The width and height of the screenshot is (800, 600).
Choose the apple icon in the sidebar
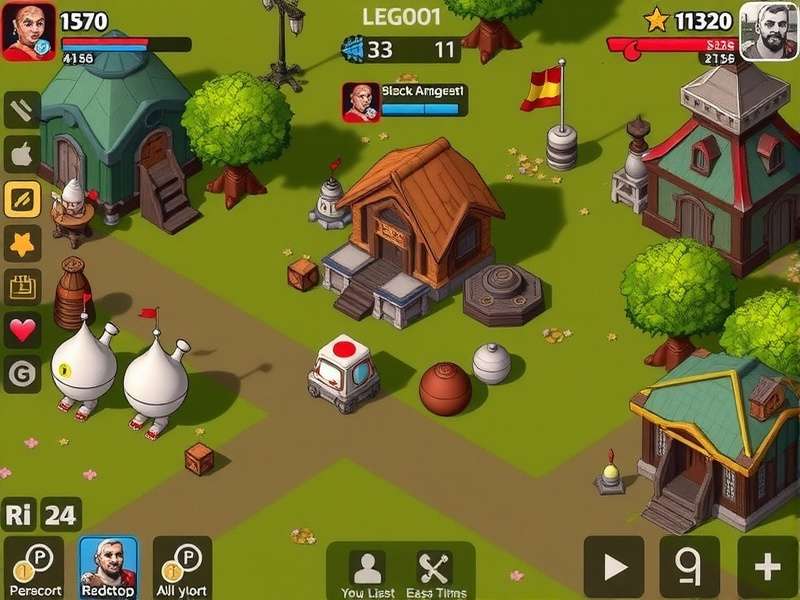pos(22,155)
